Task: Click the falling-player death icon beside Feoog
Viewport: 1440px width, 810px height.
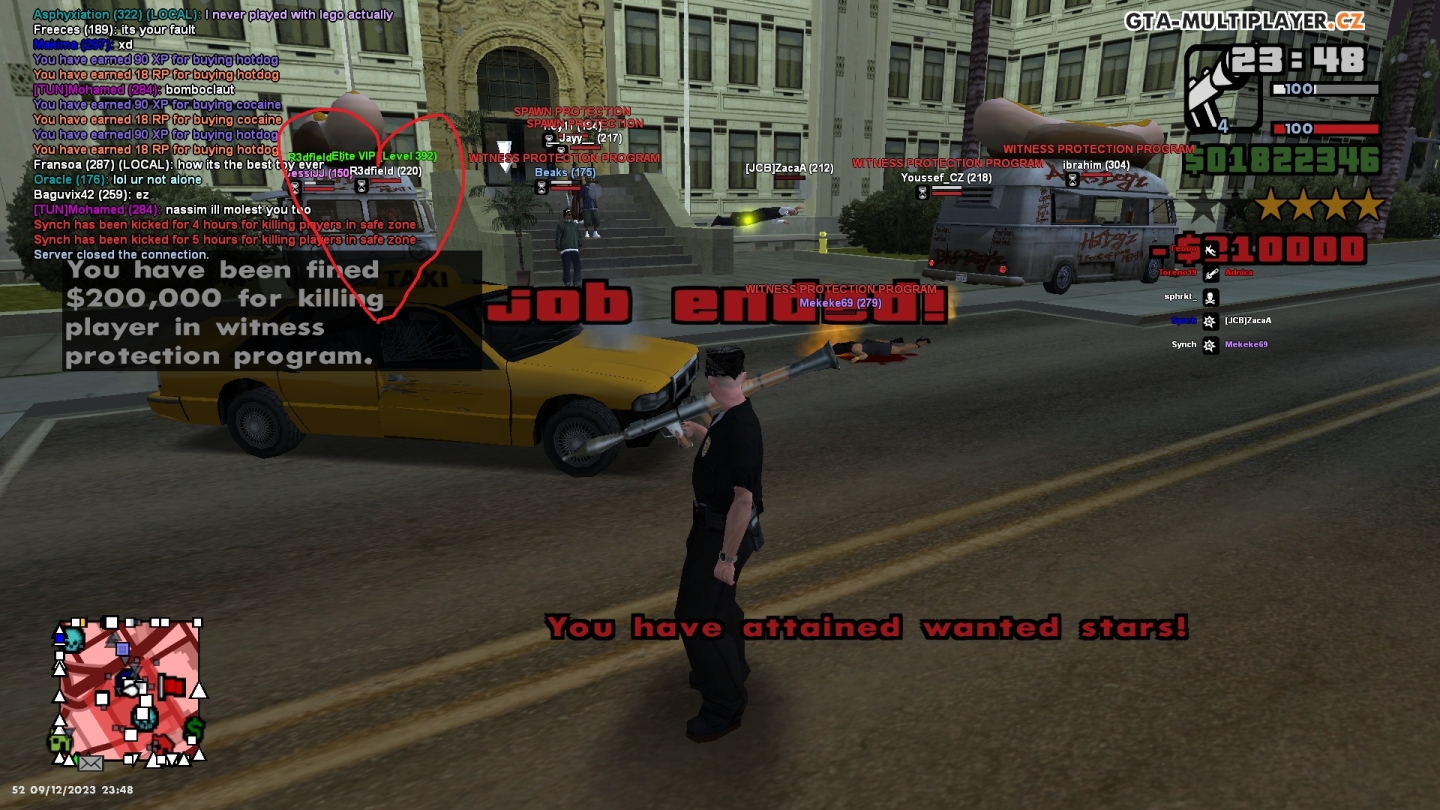Action: tap(1211, 252)
